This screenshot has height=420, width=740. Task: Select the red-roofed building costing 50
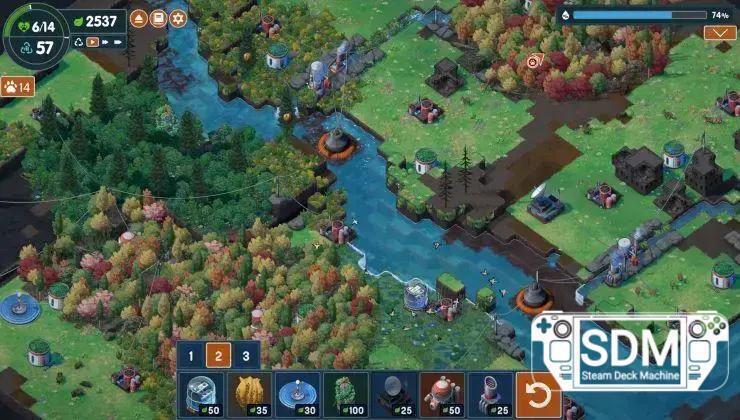tap(442, 395)
